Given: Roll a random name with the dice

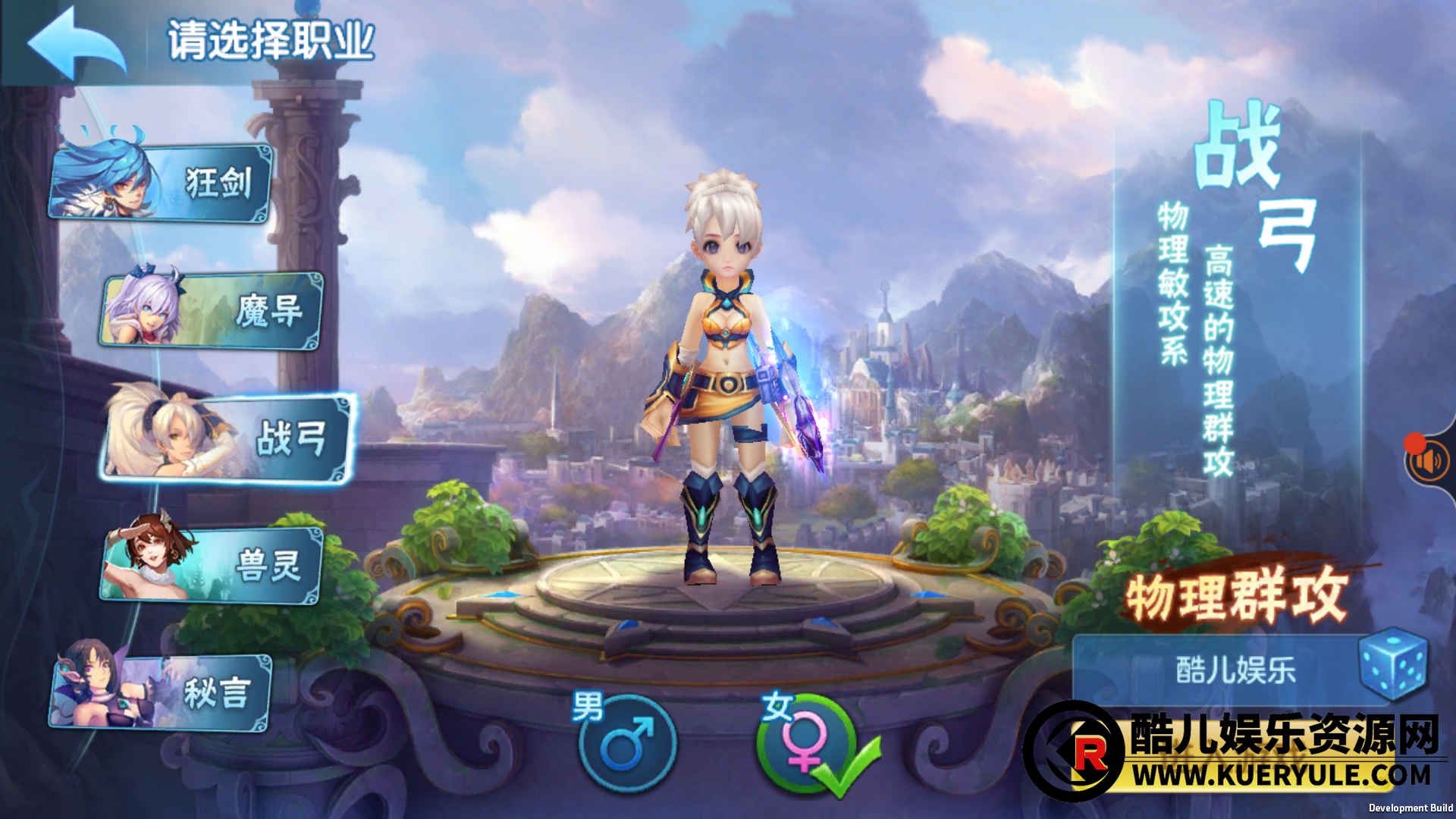Looking at the screenshot, I should [x=1392, y=664].
